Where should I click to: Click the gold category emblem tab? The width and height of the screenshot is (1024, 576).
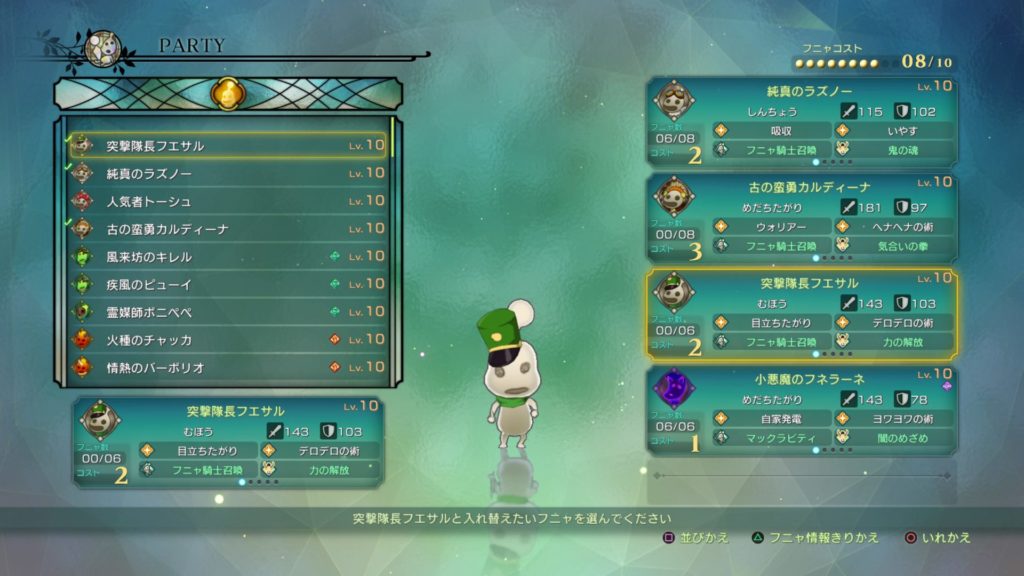pyautogui.click(x=227, y=95)
